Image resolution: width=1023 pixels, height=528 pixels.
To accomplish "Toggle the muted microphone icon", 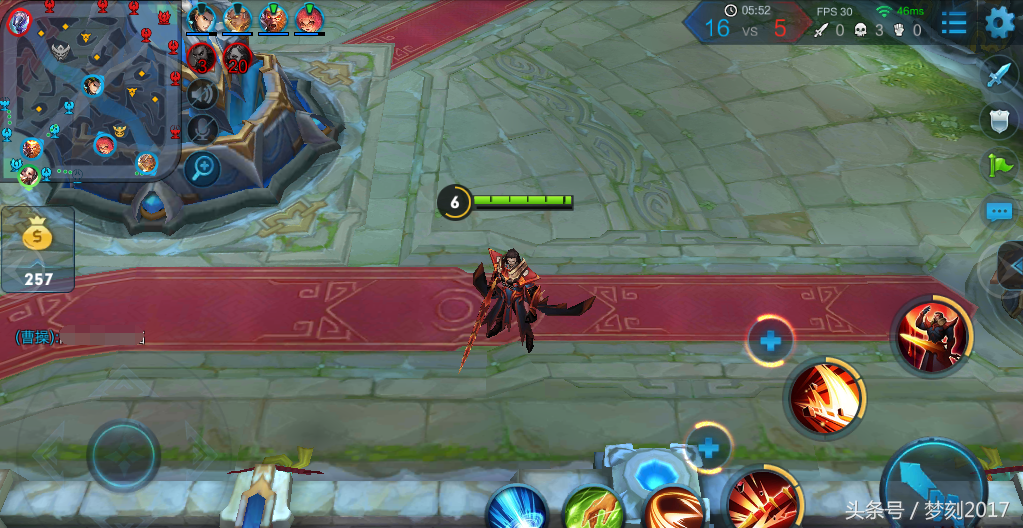I will tap(203, 129).
